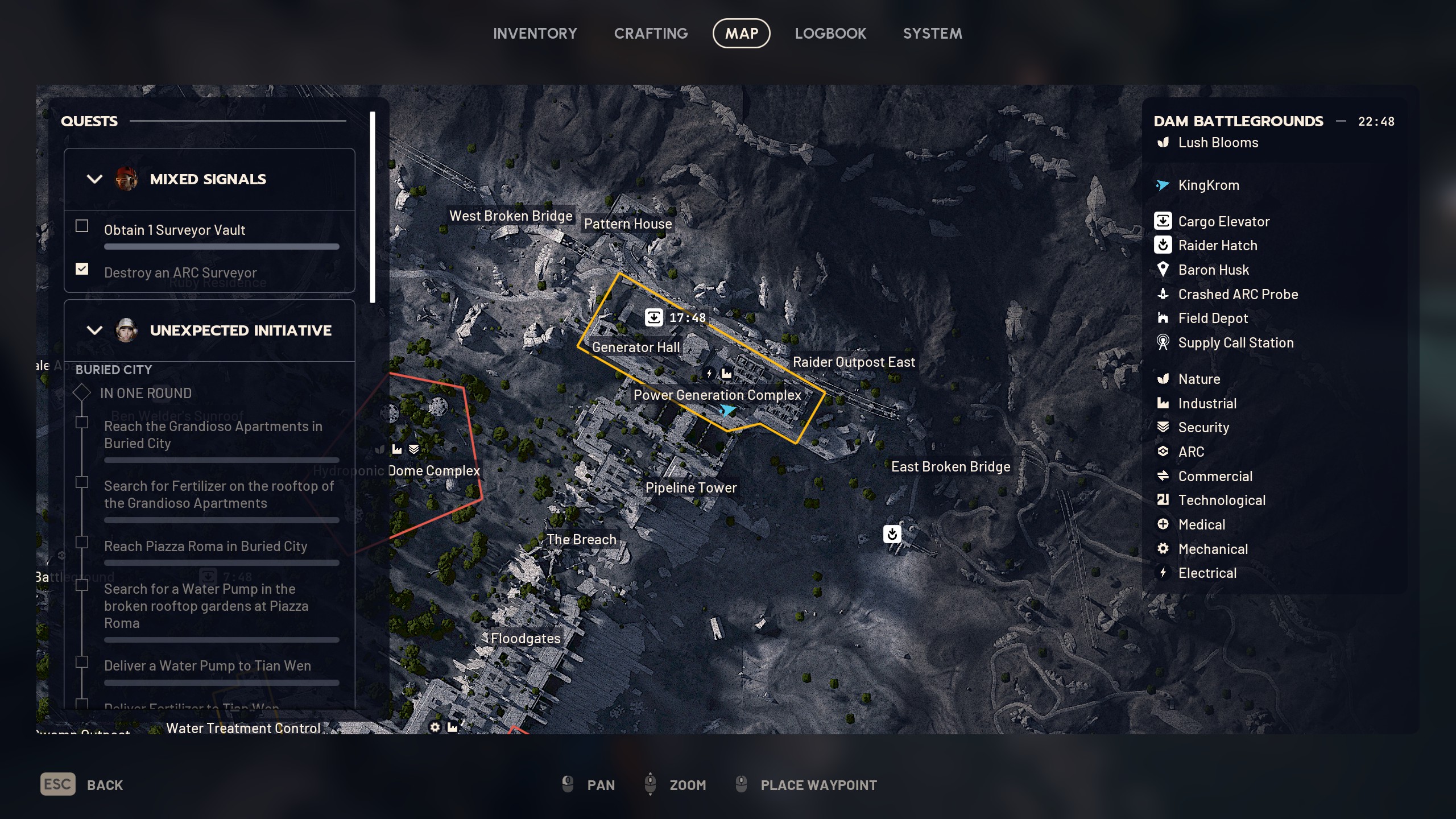
Task: Click the Supply Call Station legend icon
Action: pos(1164,342)
